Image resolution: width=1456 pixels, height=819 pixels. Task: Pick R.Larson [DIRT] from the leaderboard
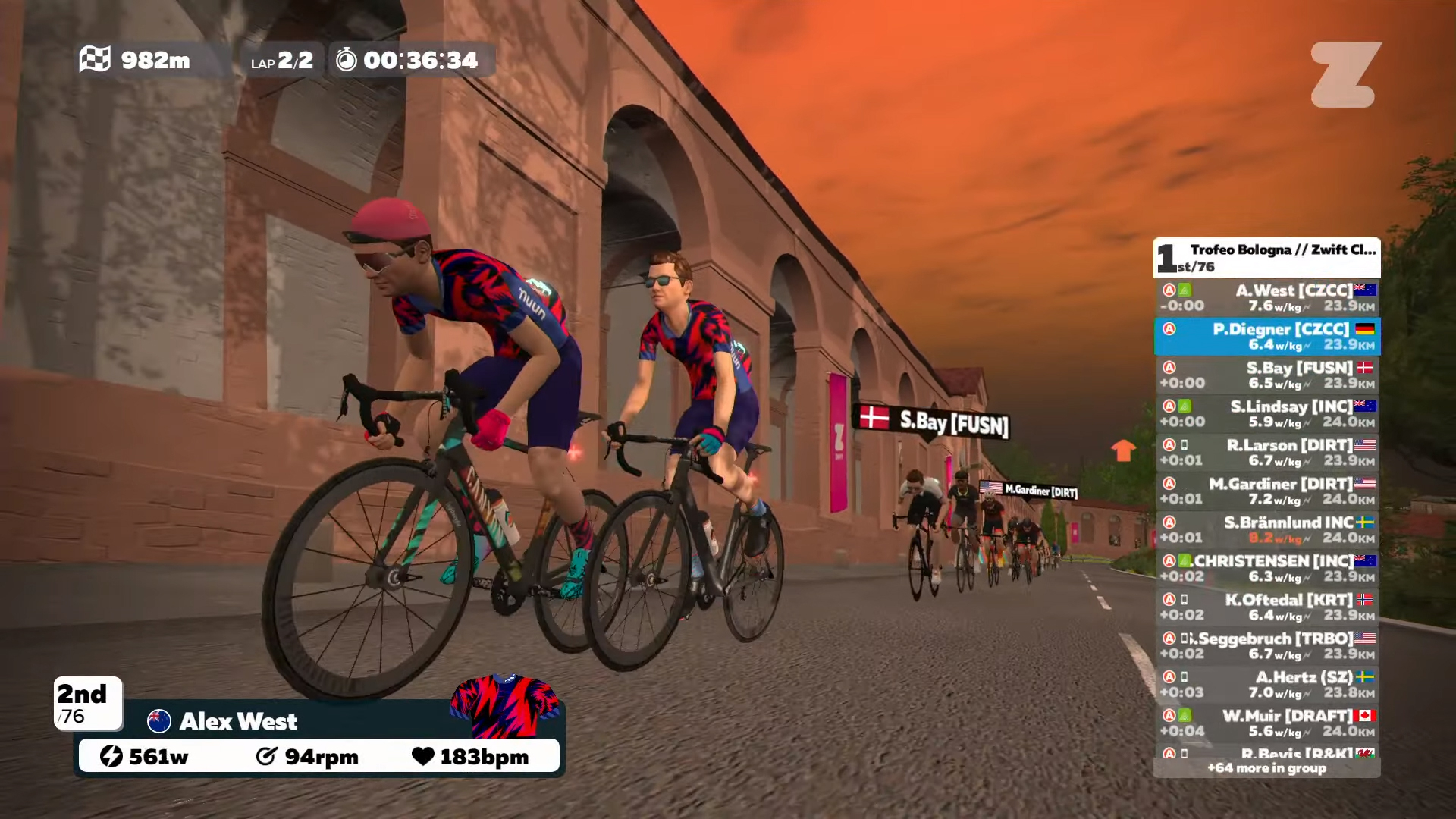[x=1266, y=453]
